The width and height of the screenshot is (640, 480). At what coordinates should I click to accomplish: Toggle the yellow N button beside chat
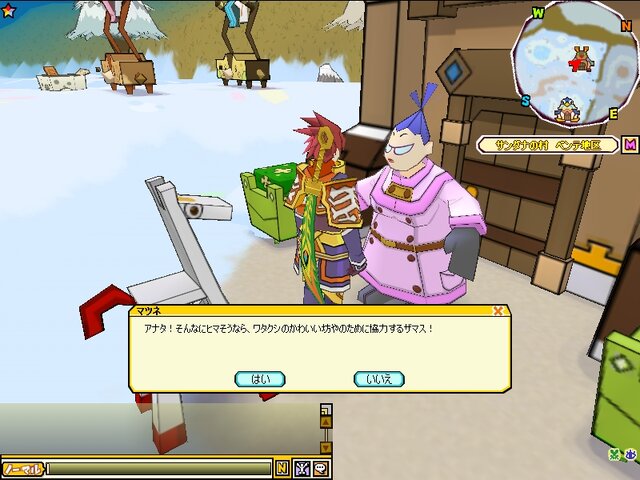point(282,468)
